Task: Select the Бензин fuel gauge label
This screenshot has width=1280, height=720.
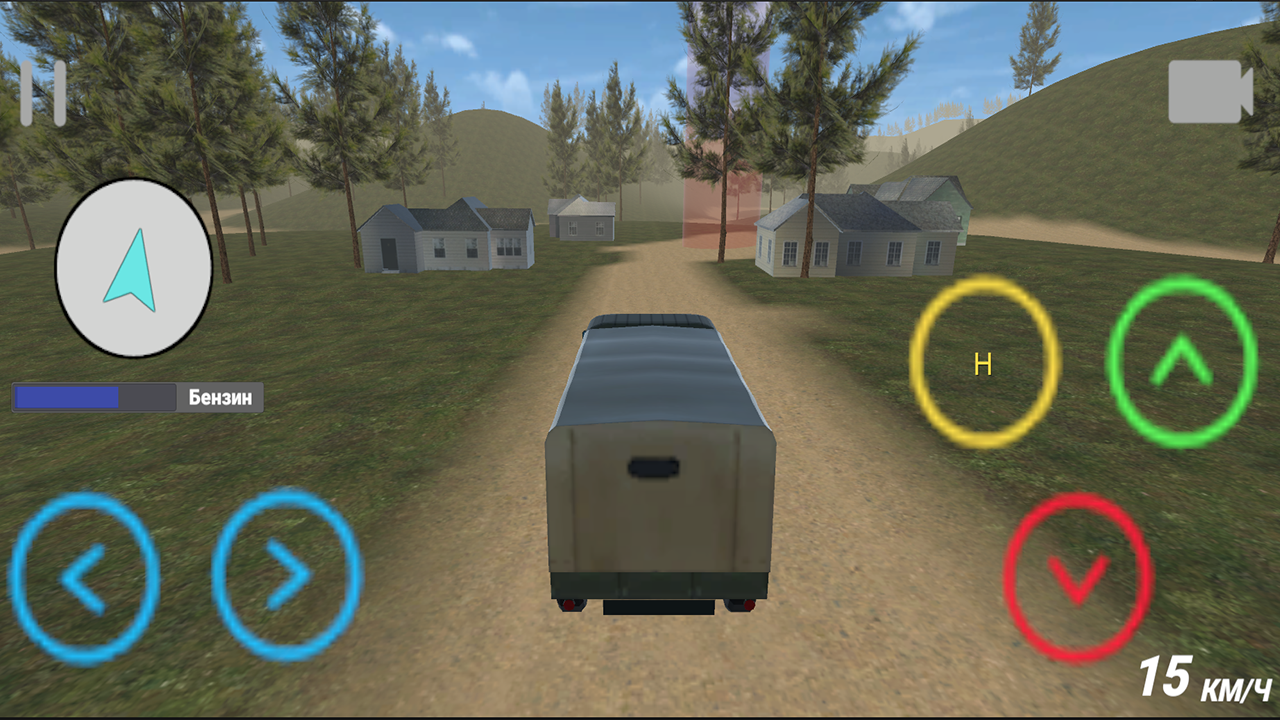Action: pyautogui.click(x=219, y=397)
